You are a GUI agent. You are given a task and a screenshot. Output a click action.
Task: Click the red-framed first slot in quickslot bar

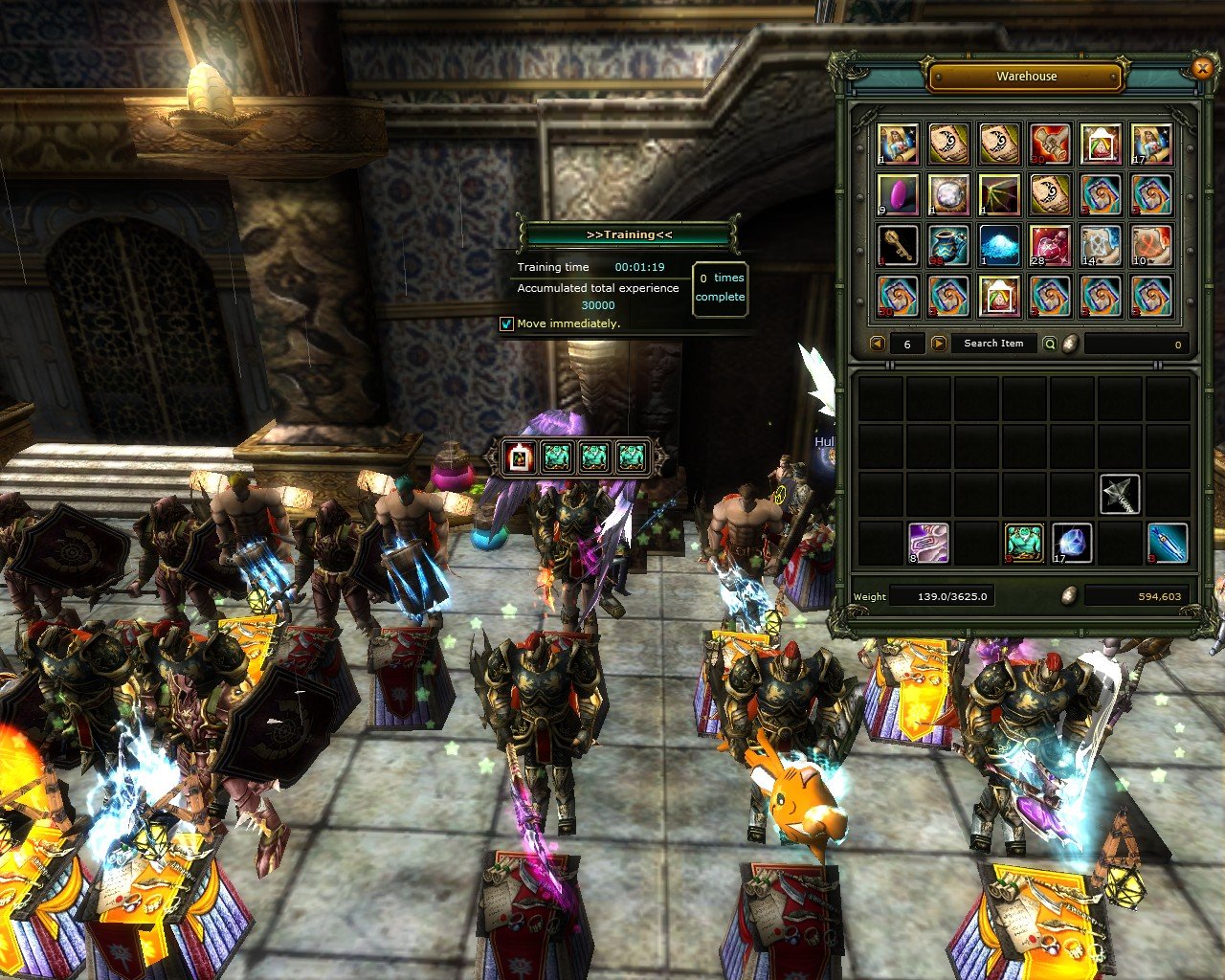(x=518, y=457)
